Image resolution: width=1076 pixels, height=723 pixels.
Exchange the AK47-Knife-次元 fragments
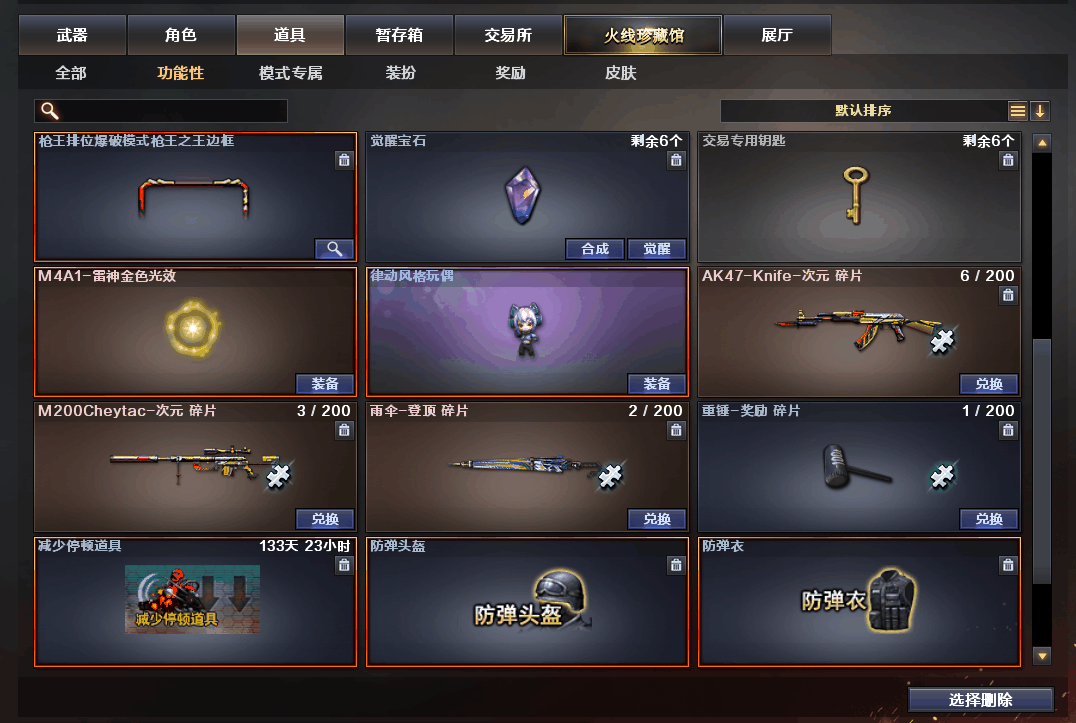[x=989, y=384]
